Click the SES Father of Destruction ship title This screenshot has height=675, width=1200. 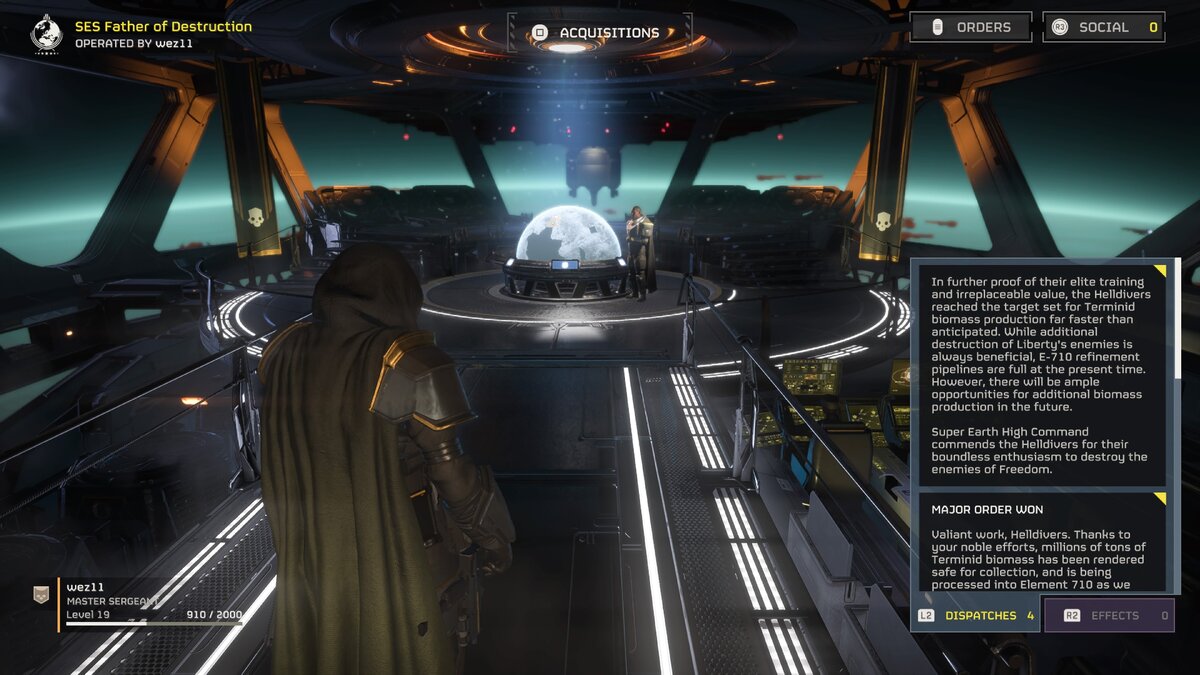[163, 27]
